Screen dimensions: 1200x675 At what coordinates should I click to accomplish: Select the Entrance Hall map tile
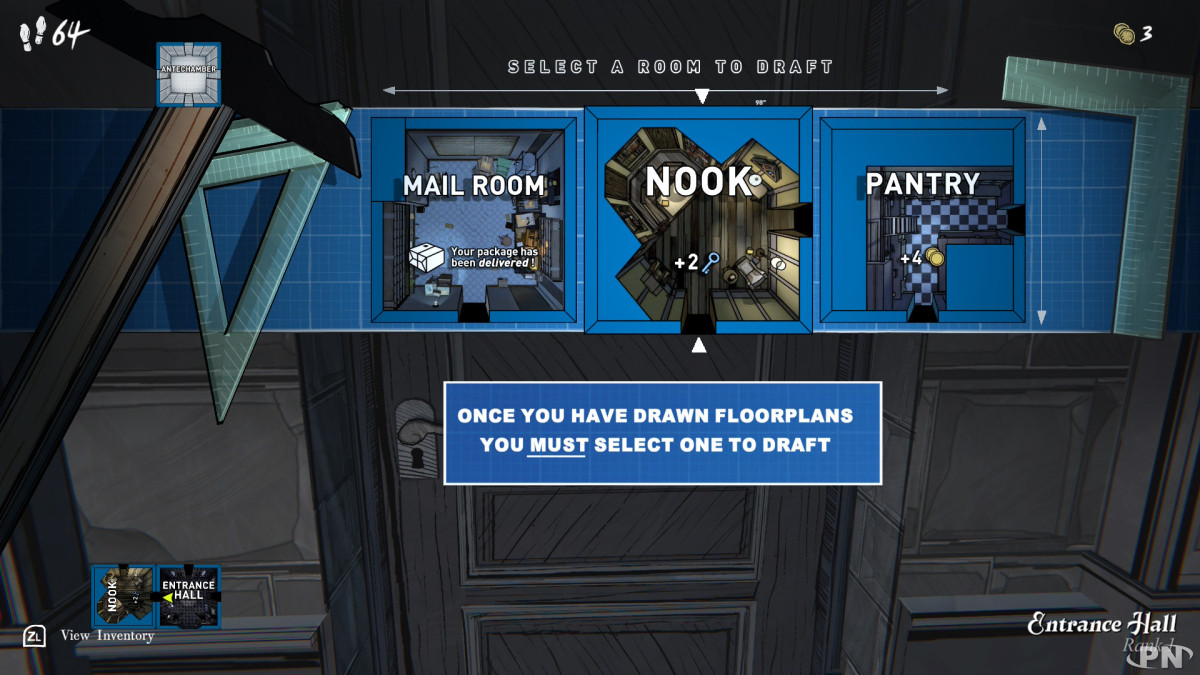188,597
